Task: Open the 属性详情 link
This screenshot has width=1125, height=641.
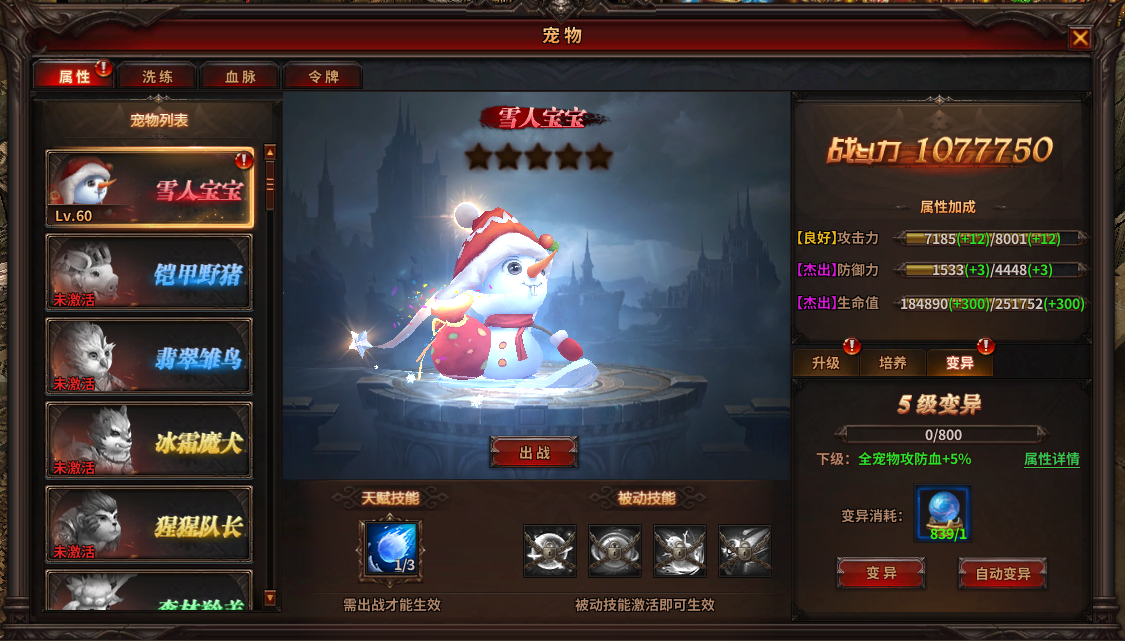Action: coord(1051,459)
